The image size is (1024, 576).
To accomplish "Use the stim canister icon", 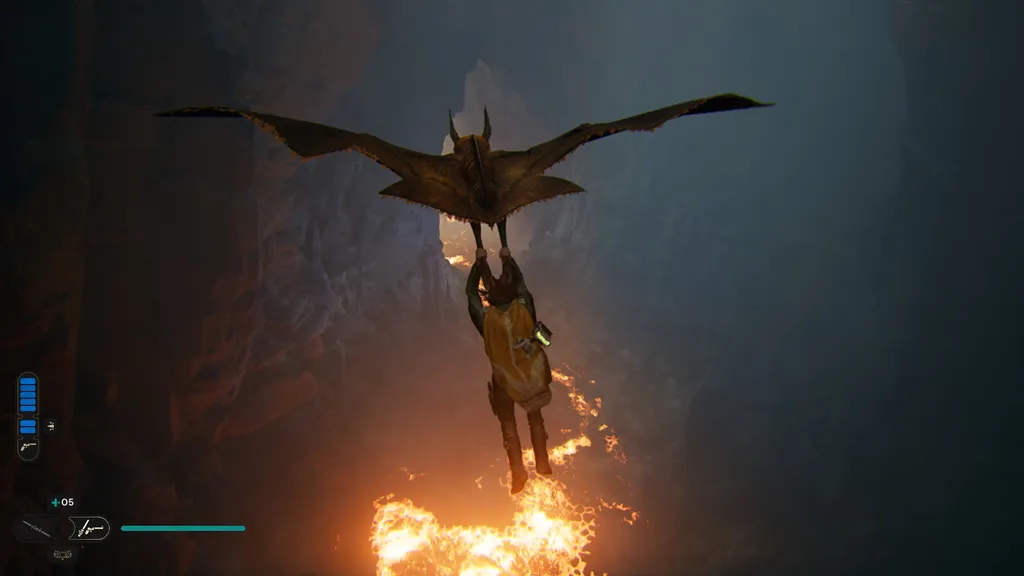I will (x=55, y=502).
